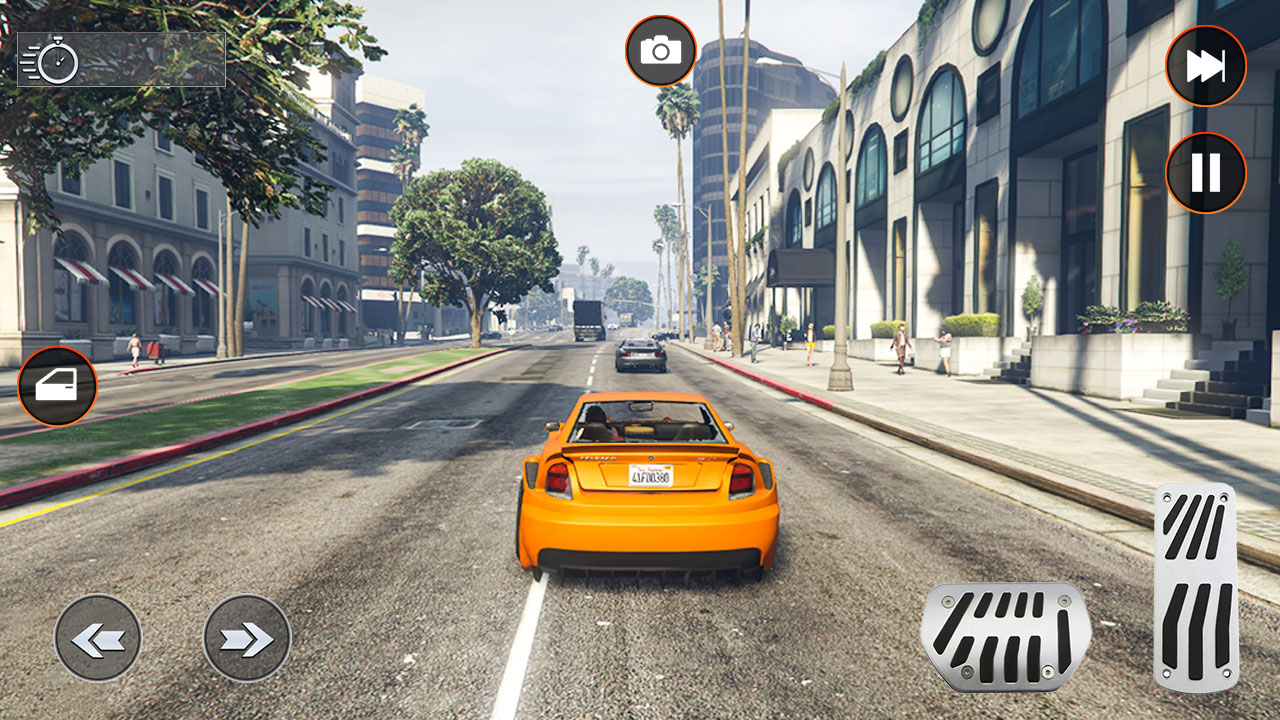Take a photo with the camera button
Image resolution: width=1280 pixels, height=720 pixels.
[x=660, y=50]
